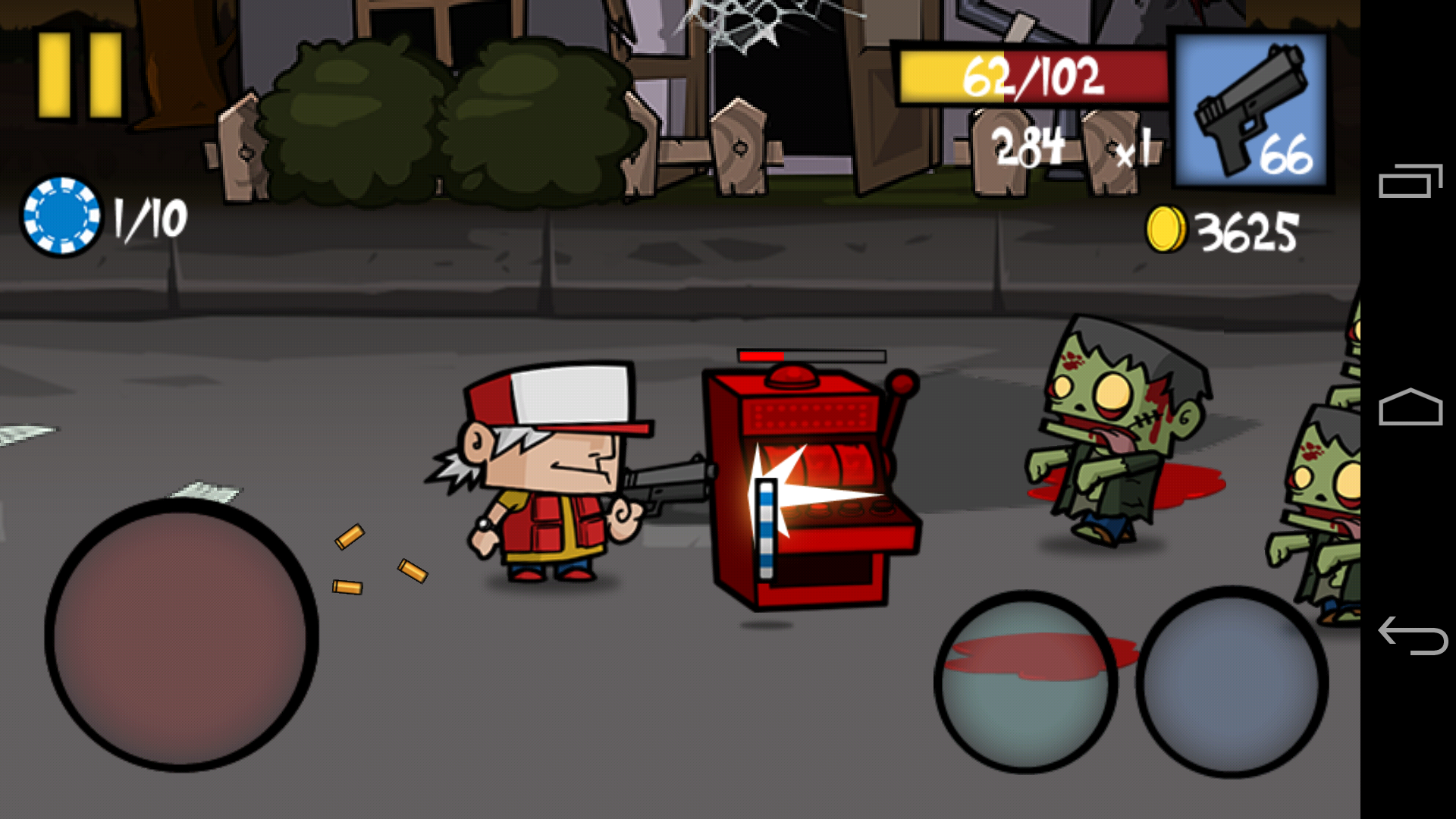Tap the gold coin icon beside 3625
Image resolution: width=1456 pixels, height=819 pixels.
1167,227
